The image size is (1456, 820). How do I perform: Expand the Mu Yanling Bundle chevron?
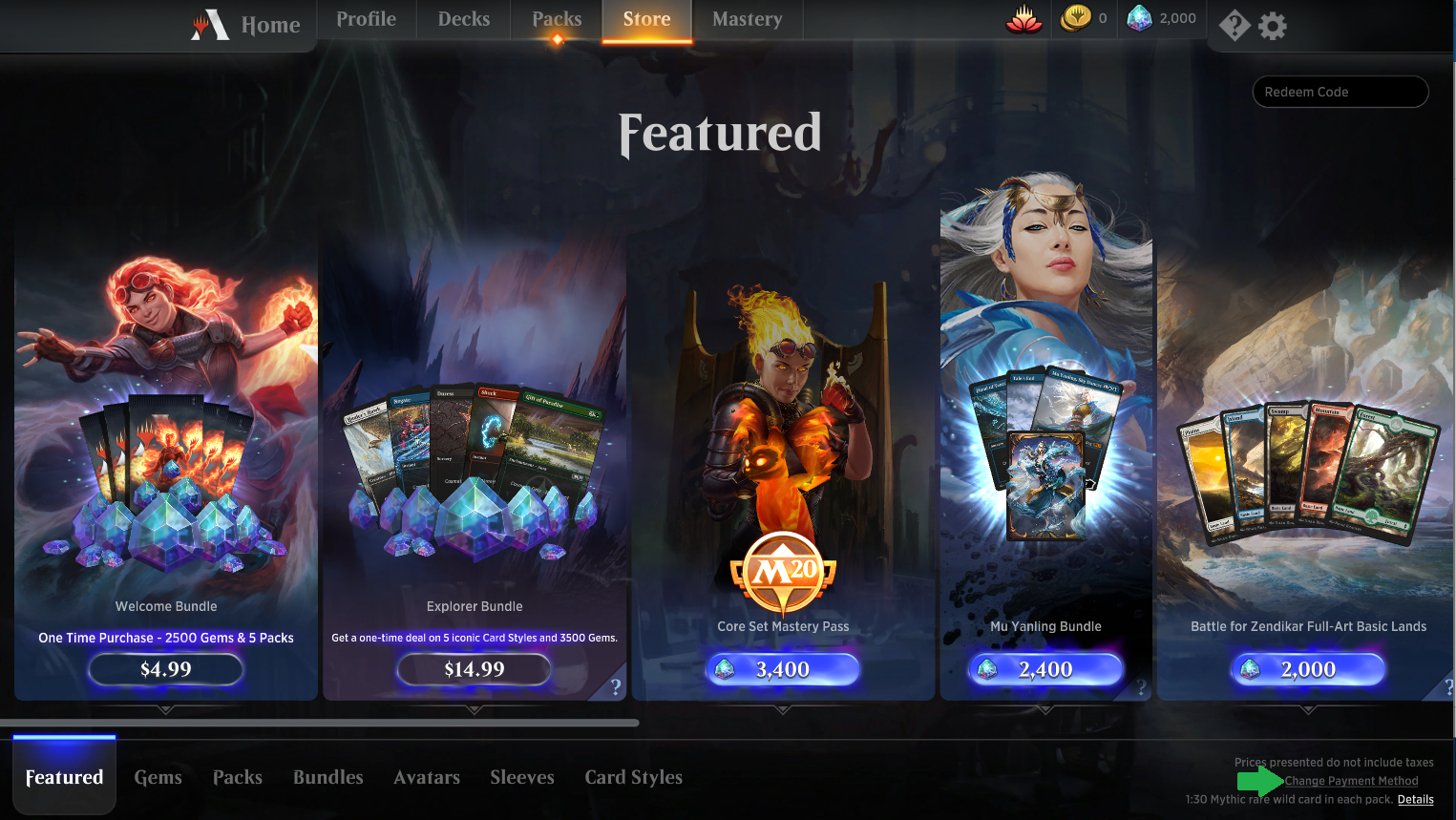pos(1045,710)
